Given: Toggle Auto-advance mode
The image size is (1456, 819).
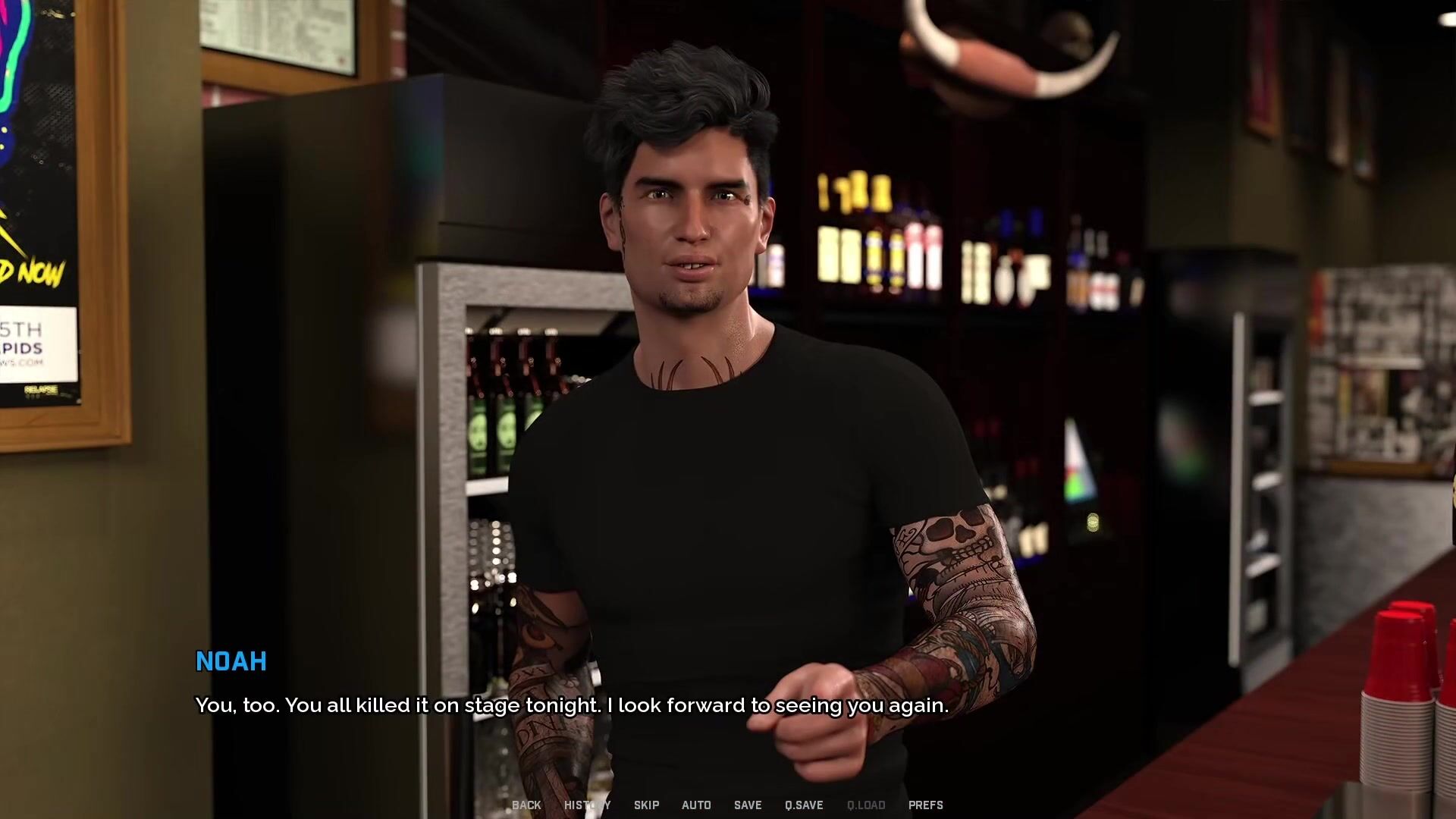Looking at the screenshot, I should 696,805.
